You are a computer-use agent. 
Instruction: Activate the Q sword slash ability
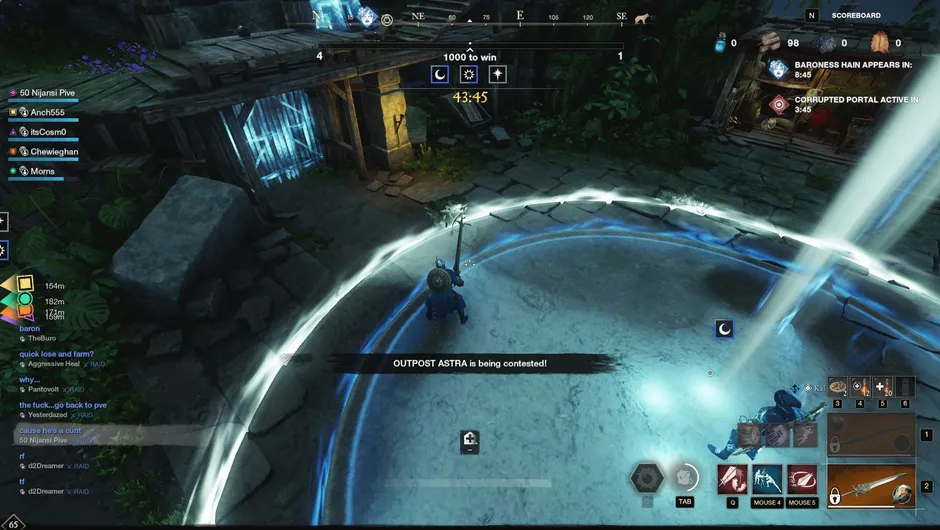[732, 479]
